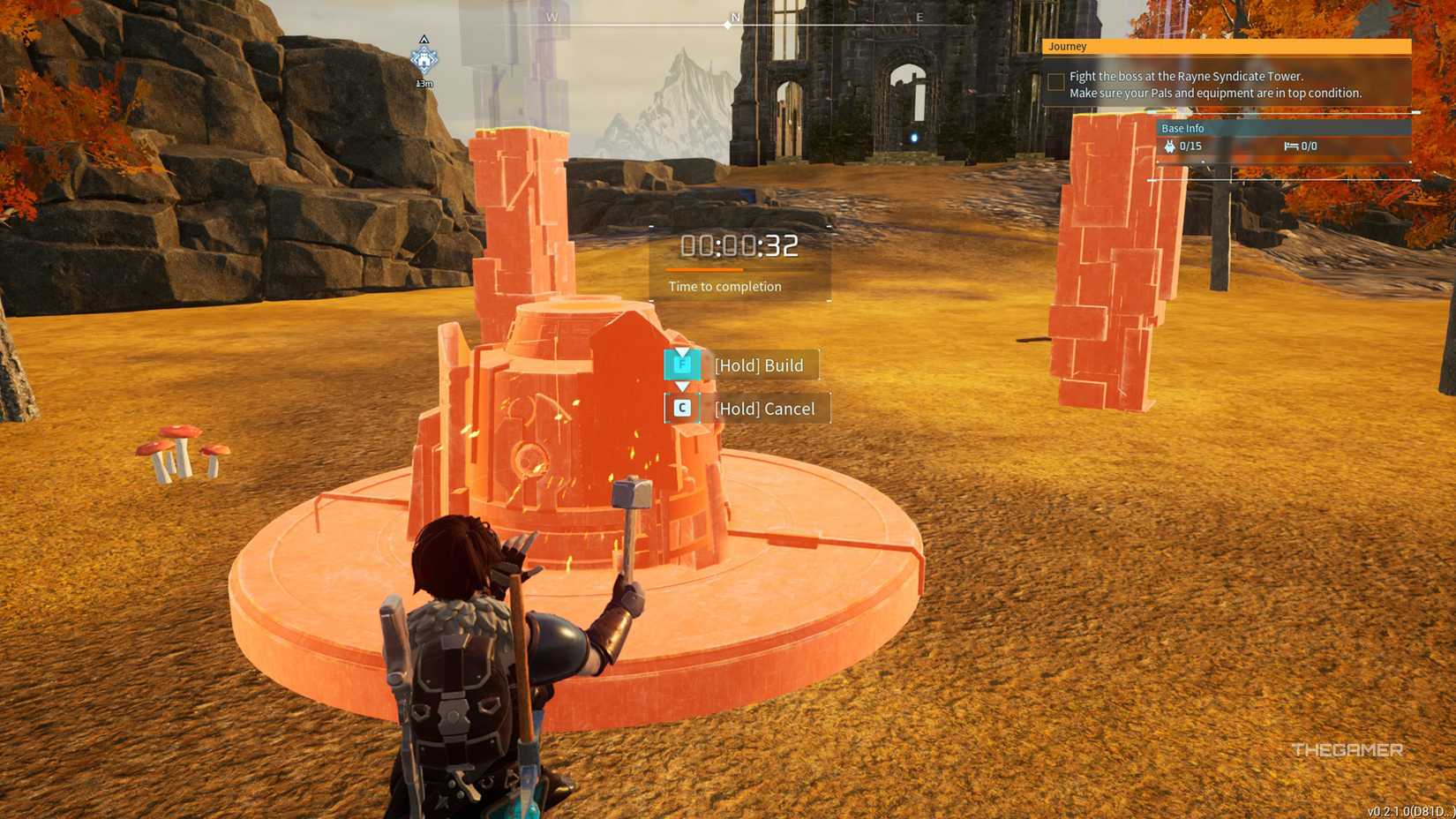Click the bed count icon in Base Info
Viewport: 1456px width, 819px height.
click(1292, 146)
